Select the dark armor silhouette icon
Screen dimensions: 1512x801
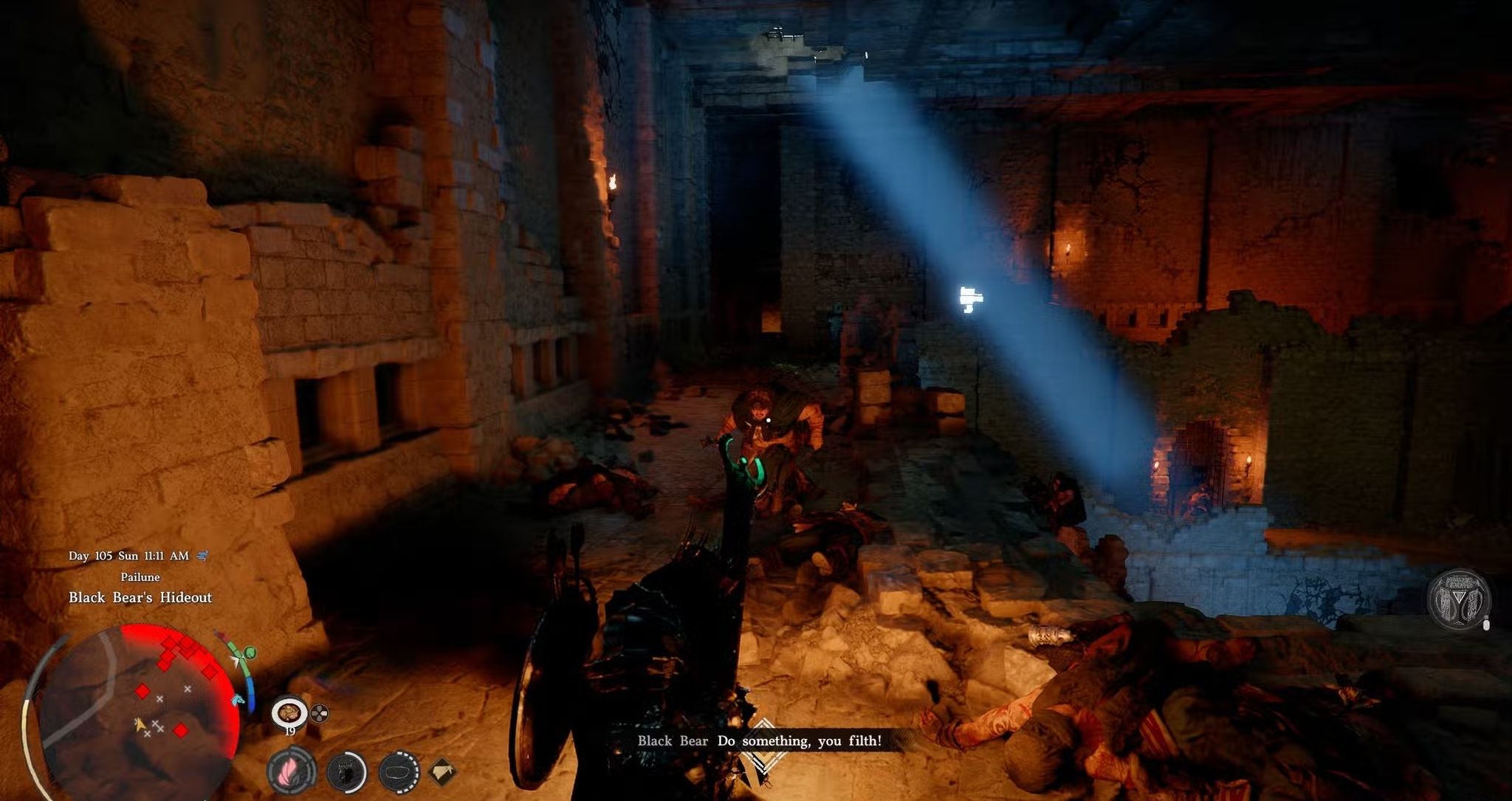346,772
